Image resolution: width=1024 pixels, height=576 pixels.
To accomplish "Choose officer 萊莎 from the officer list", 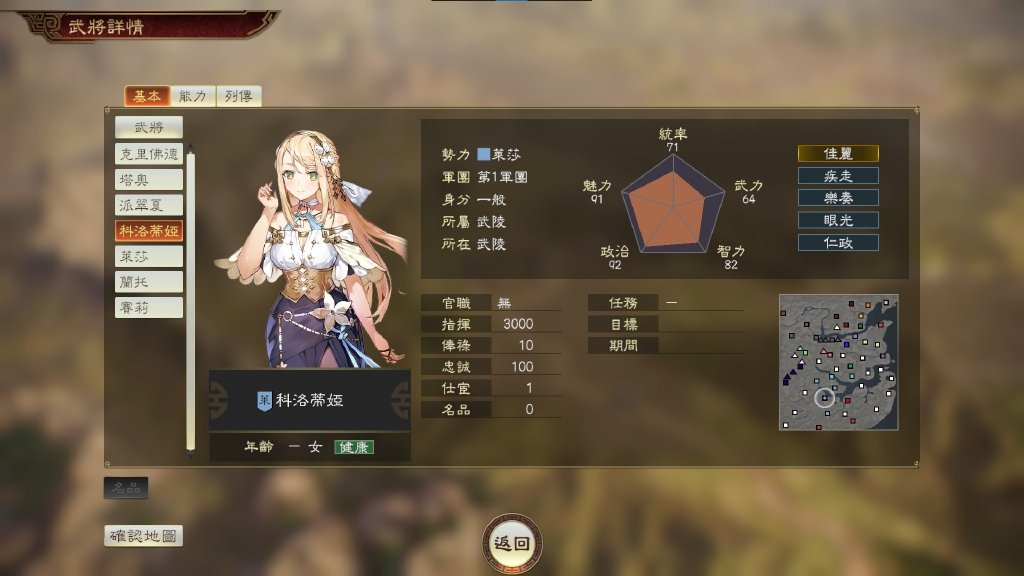I will tap(149, 256).
